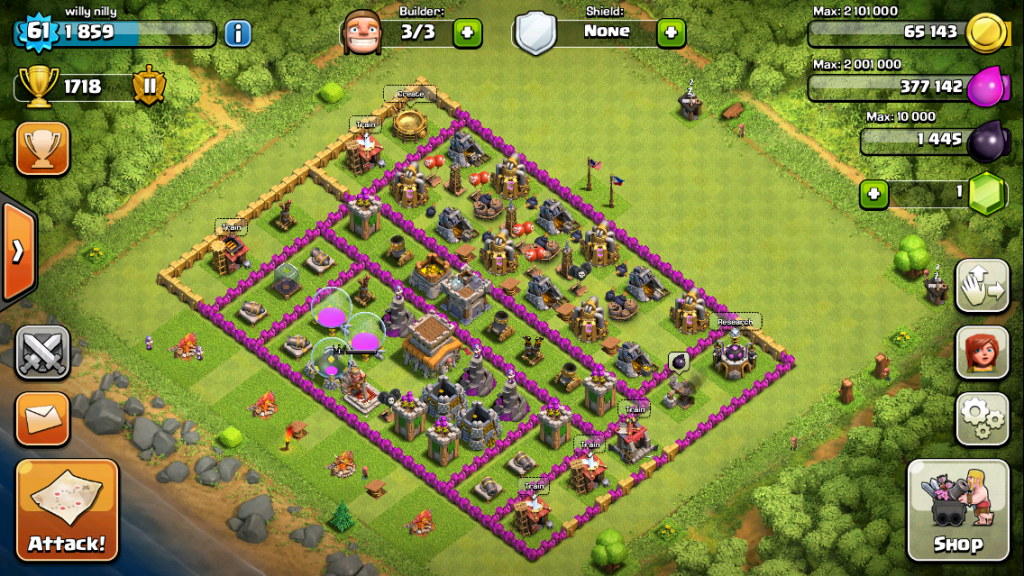
Task: Open the red-haired character profile button
Action: [x=982, y=352]
